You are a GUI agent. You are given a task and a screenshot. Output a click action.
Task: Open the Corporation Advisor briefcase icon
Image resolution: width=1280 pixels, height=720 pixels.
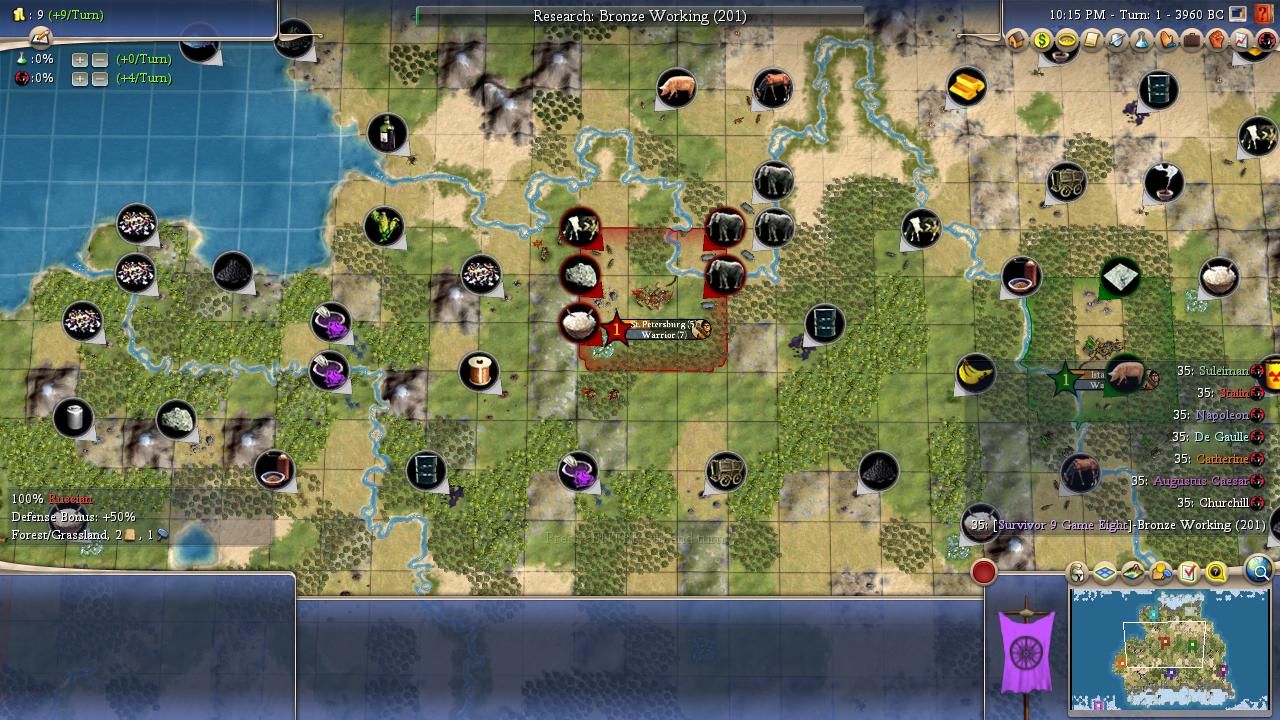click(1192, 41)
